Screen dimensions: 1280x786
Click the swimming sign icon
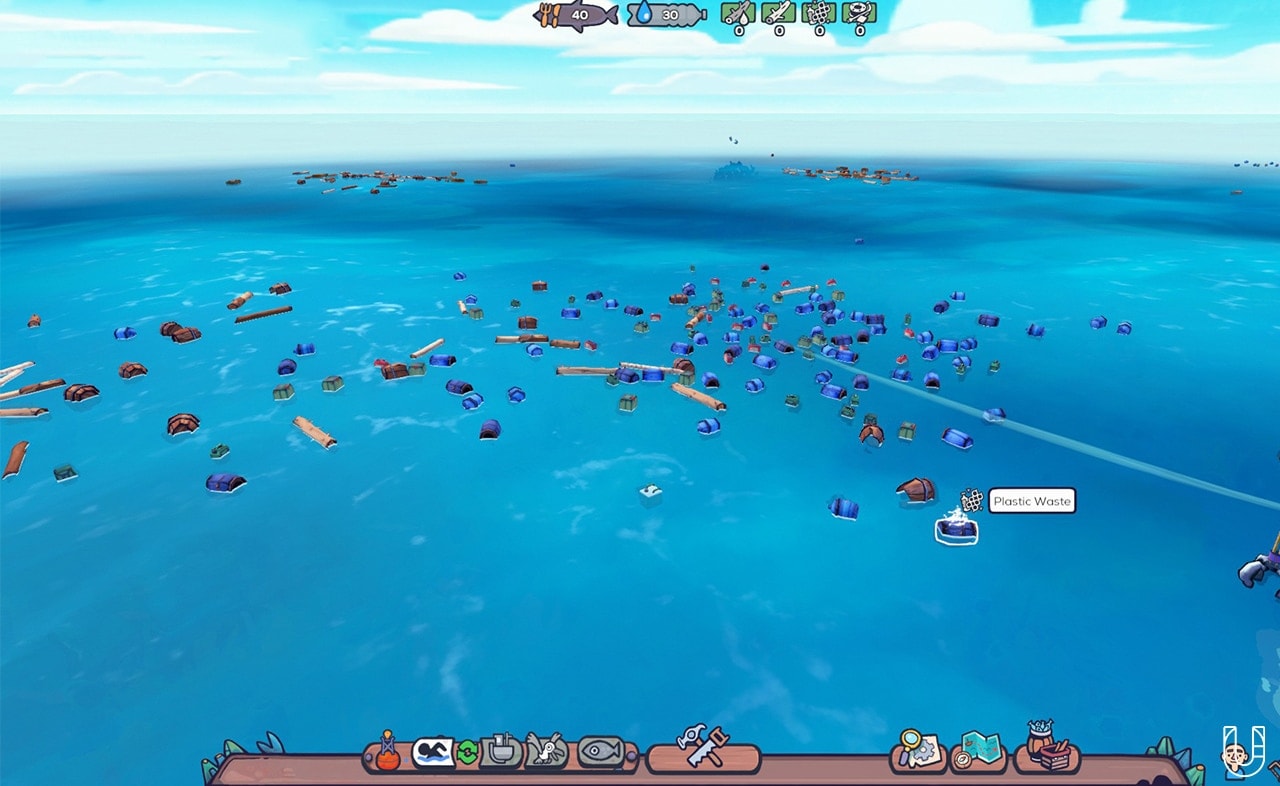[435, 752]
